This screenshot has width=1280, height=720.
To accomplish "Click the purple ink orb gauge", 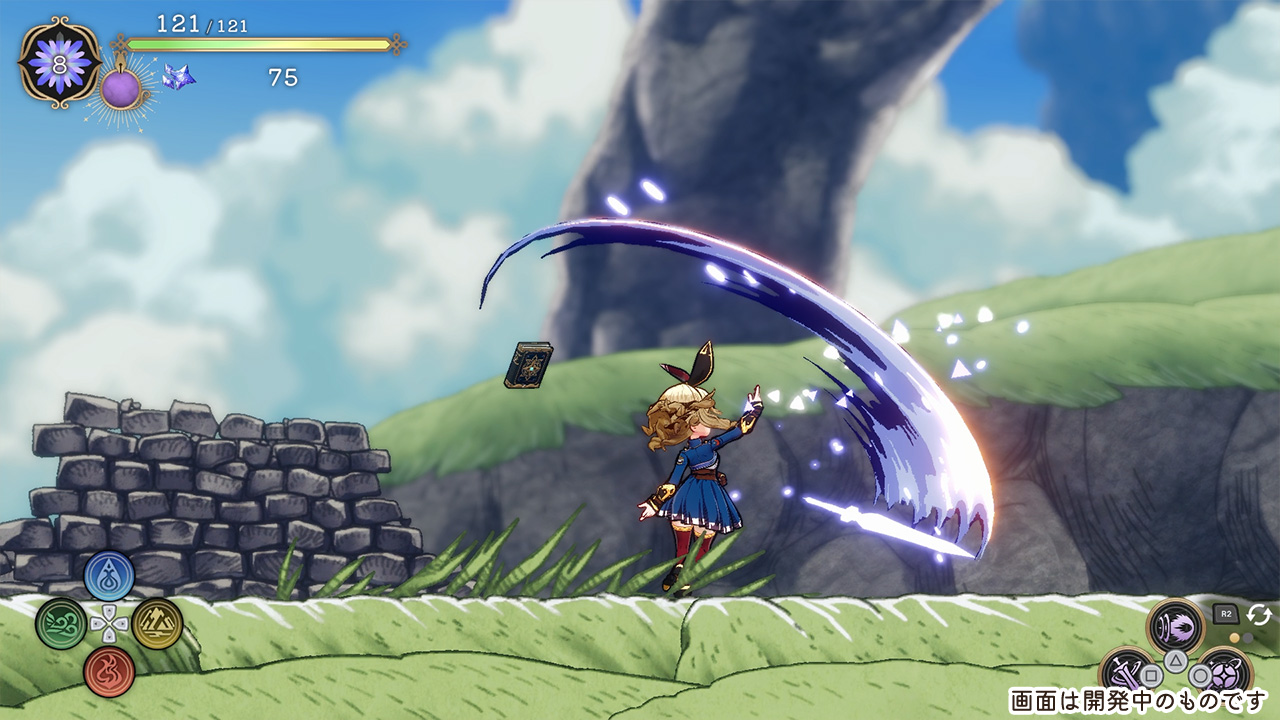I will click(x=121, y=89).
